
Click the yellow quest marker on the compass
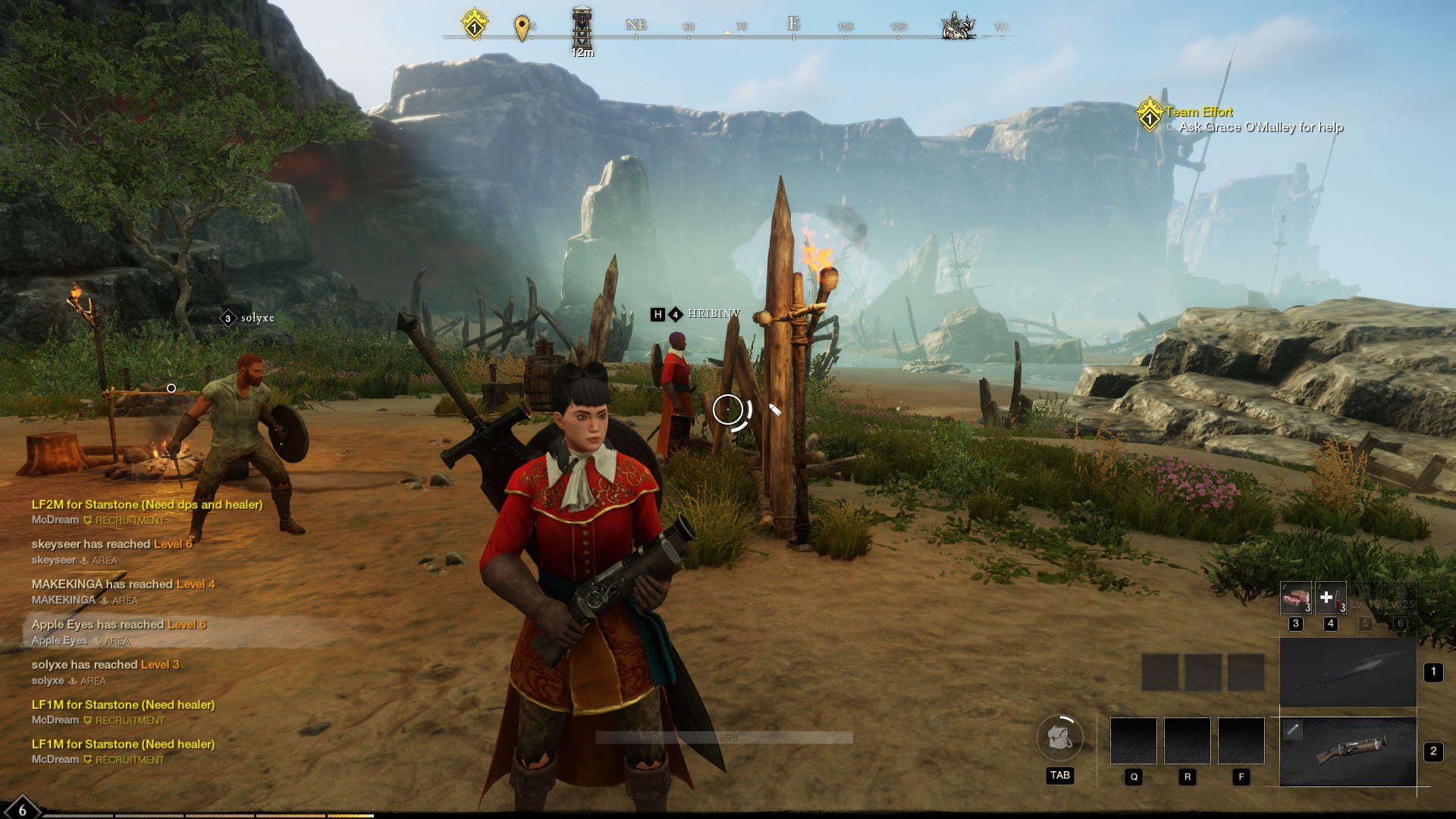474,25
